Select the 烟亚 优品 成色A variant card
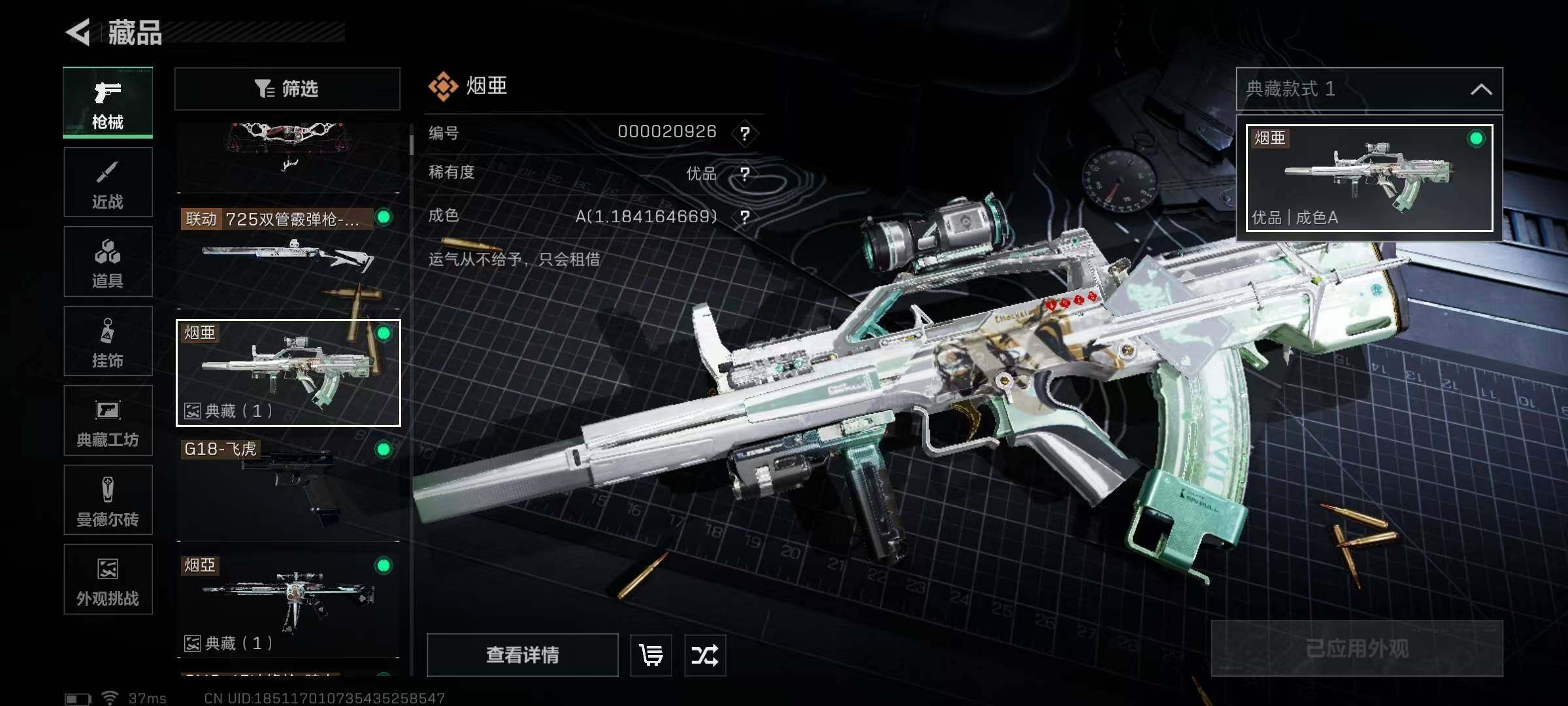 (x=1369, y=178)
